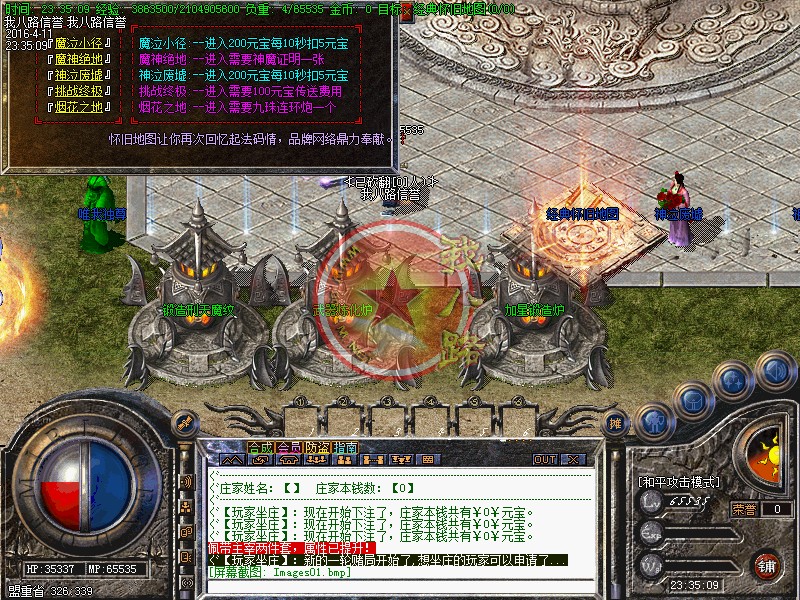This screenshot has width=800, height=600.
Task: Select the 魔泣小径 teleport link
Action: tap(79, 43)
